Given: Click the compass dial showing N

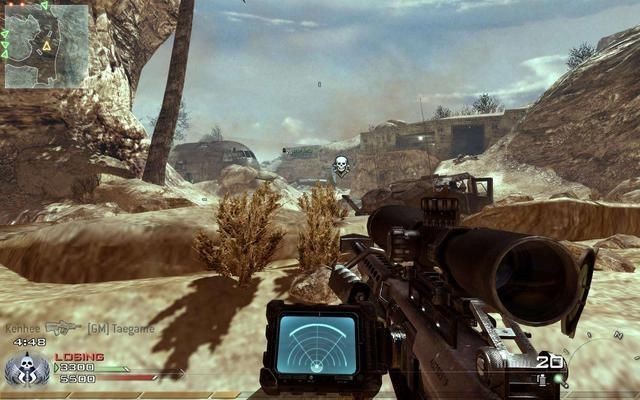Looking at the screenshot, I should coord(605,370).
